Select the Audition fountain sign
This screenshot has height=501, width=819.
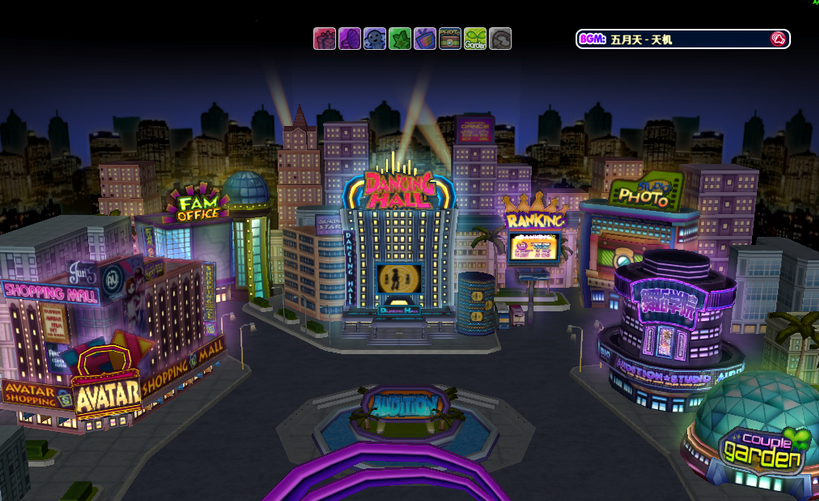404,405
